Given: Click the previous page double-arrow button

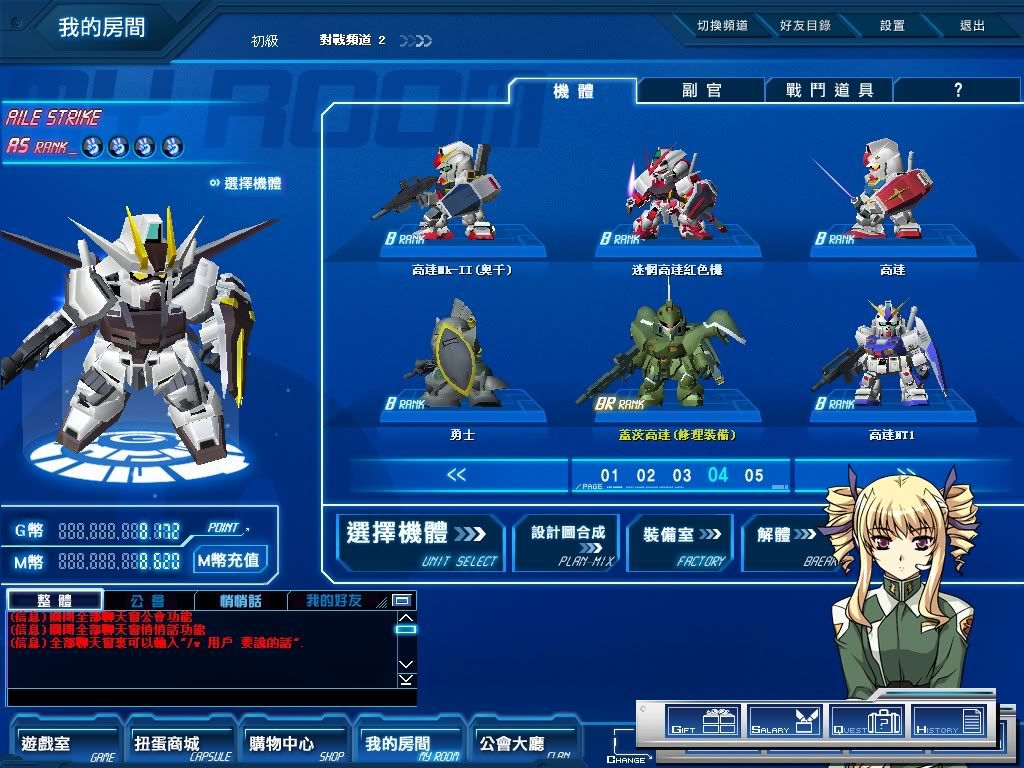Looking at the screenshot, I should [x=456, y=475].
